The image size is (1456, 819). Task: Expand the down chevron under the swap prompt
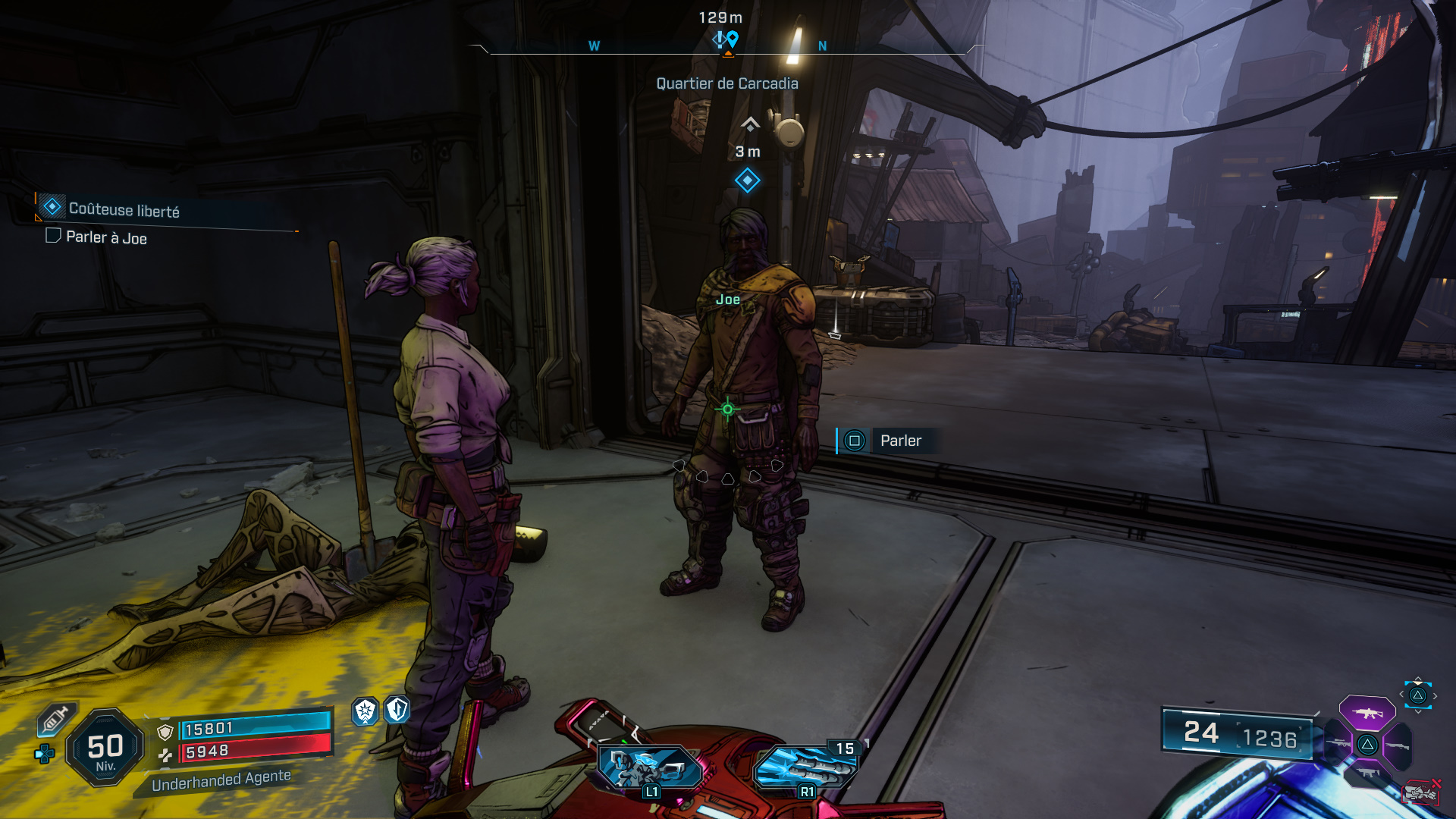click(1417, 711)
